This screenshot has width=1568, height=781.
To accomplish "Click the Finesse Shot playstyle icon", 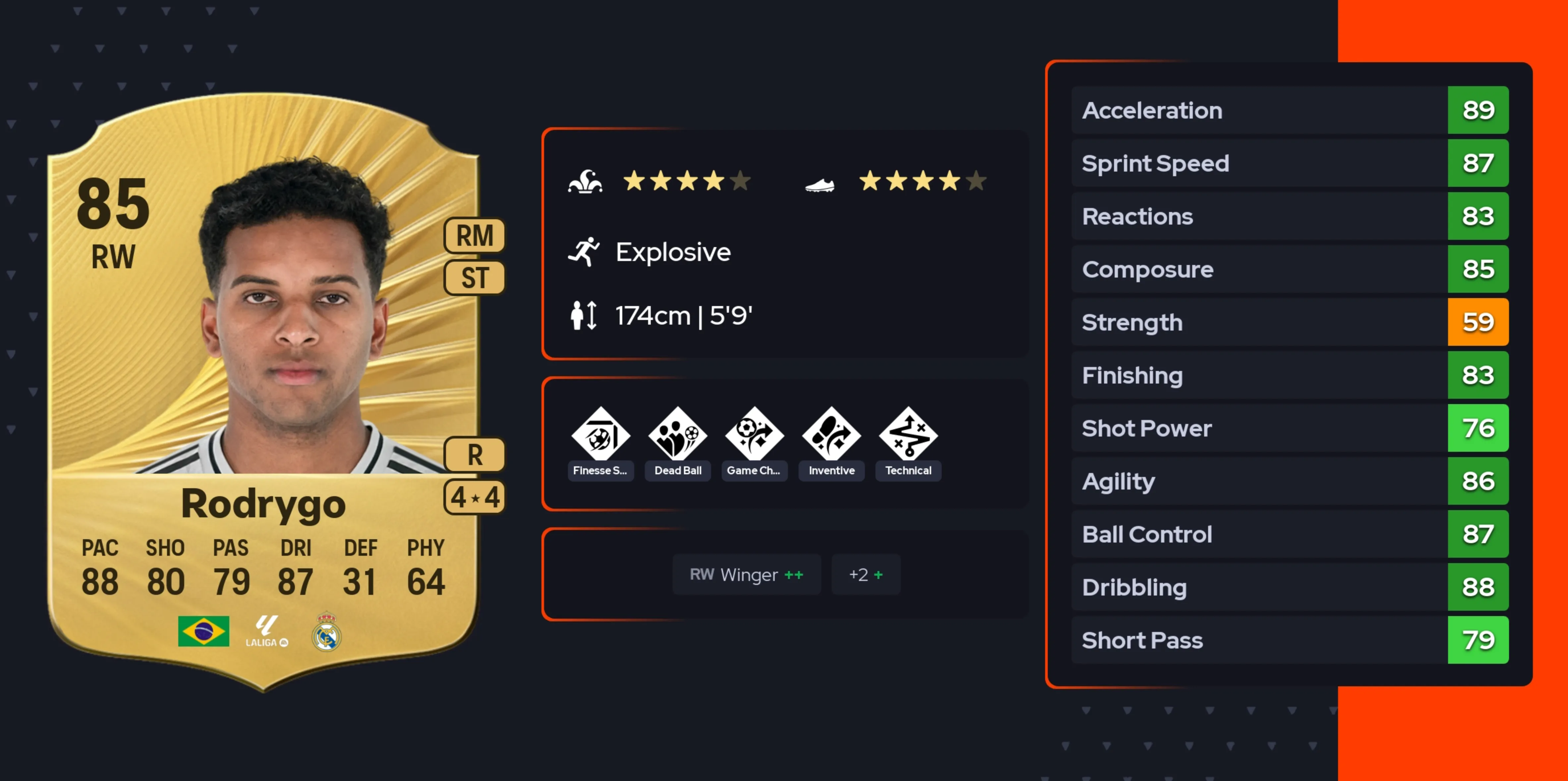I will click(600, 434).
